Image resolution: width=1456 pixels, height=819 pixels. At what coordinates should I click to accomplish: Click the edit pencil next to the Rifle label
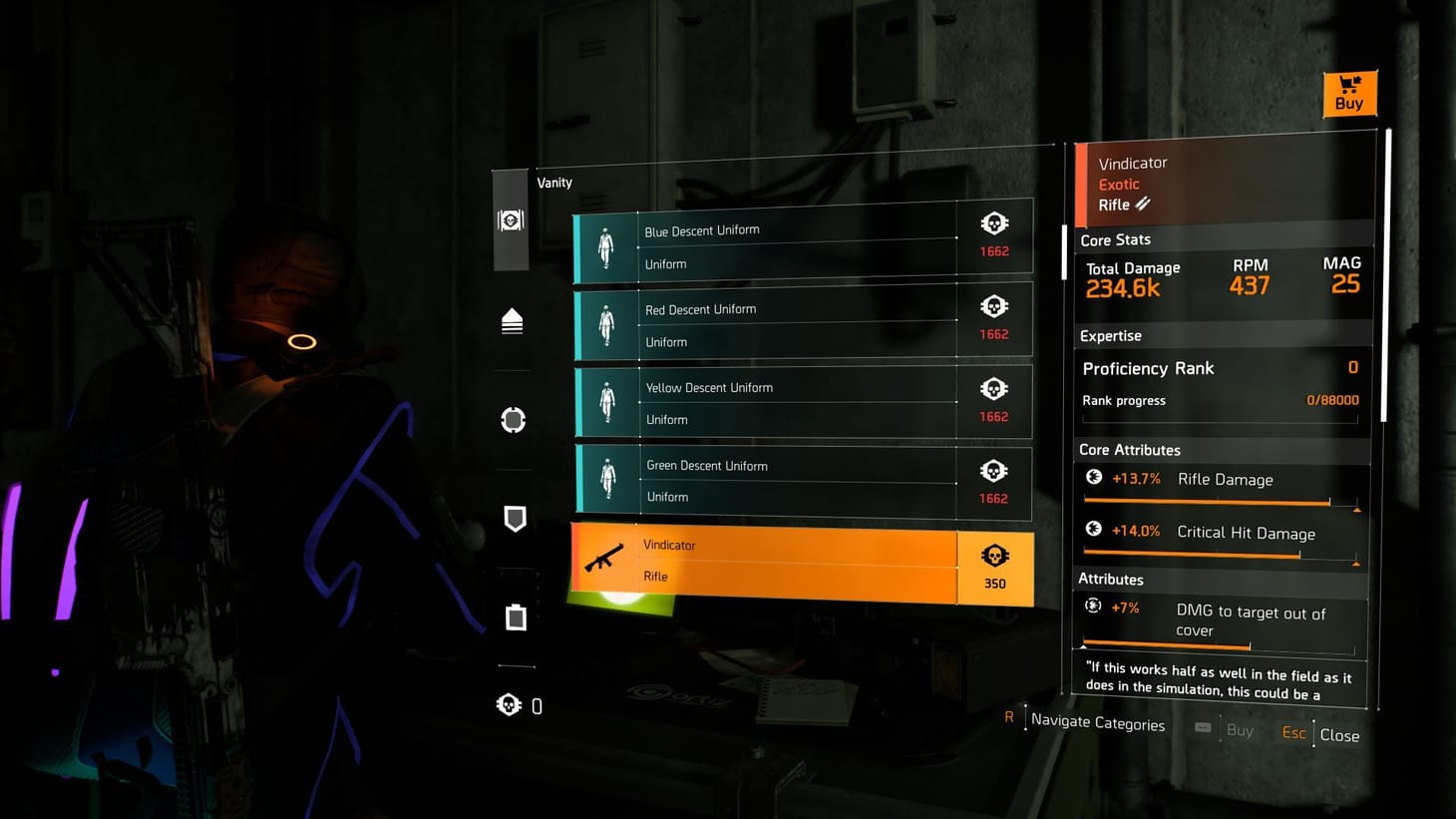point(1143,204)
